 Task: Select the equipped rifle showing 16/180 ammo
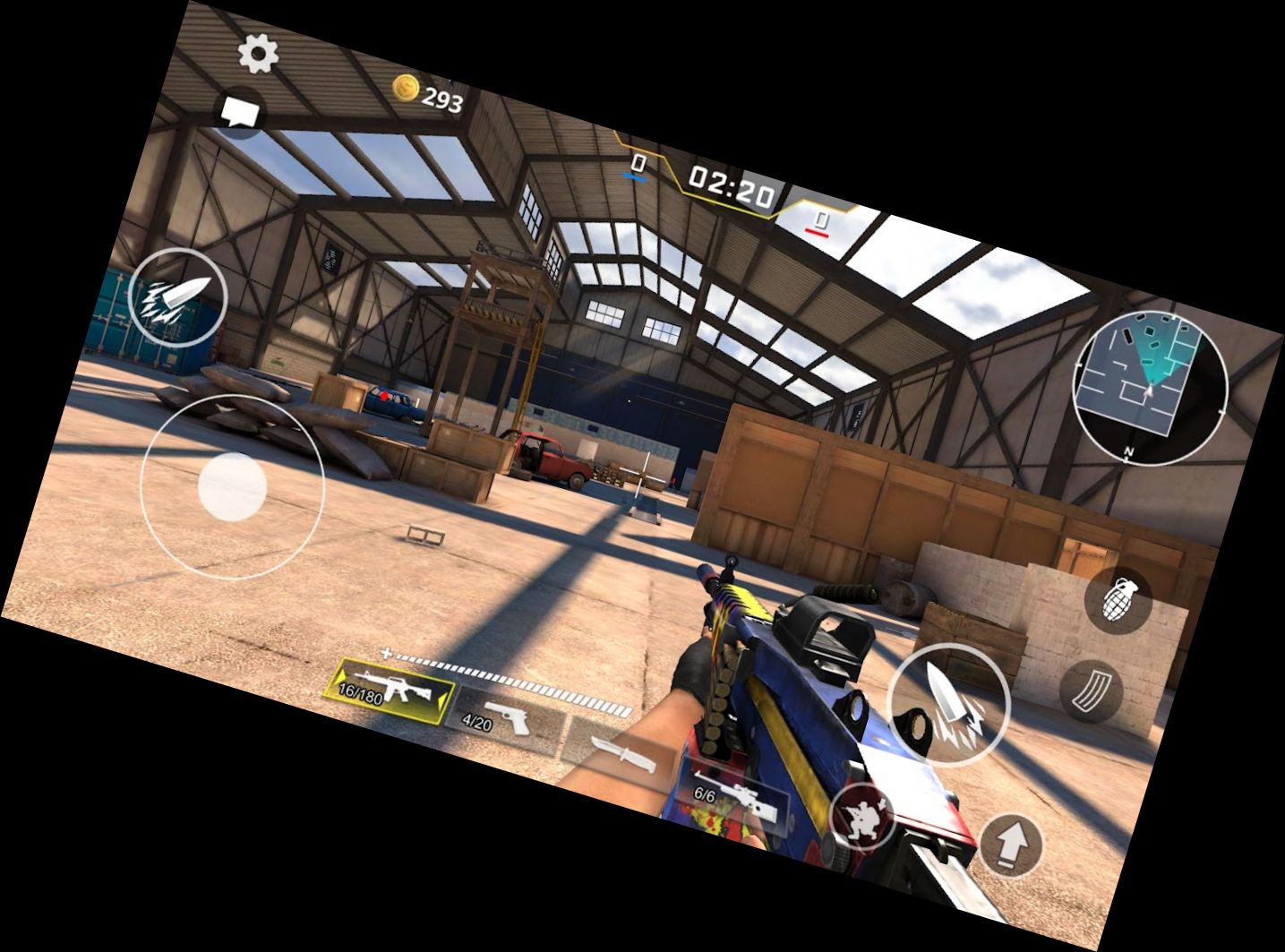pos(394,690)
